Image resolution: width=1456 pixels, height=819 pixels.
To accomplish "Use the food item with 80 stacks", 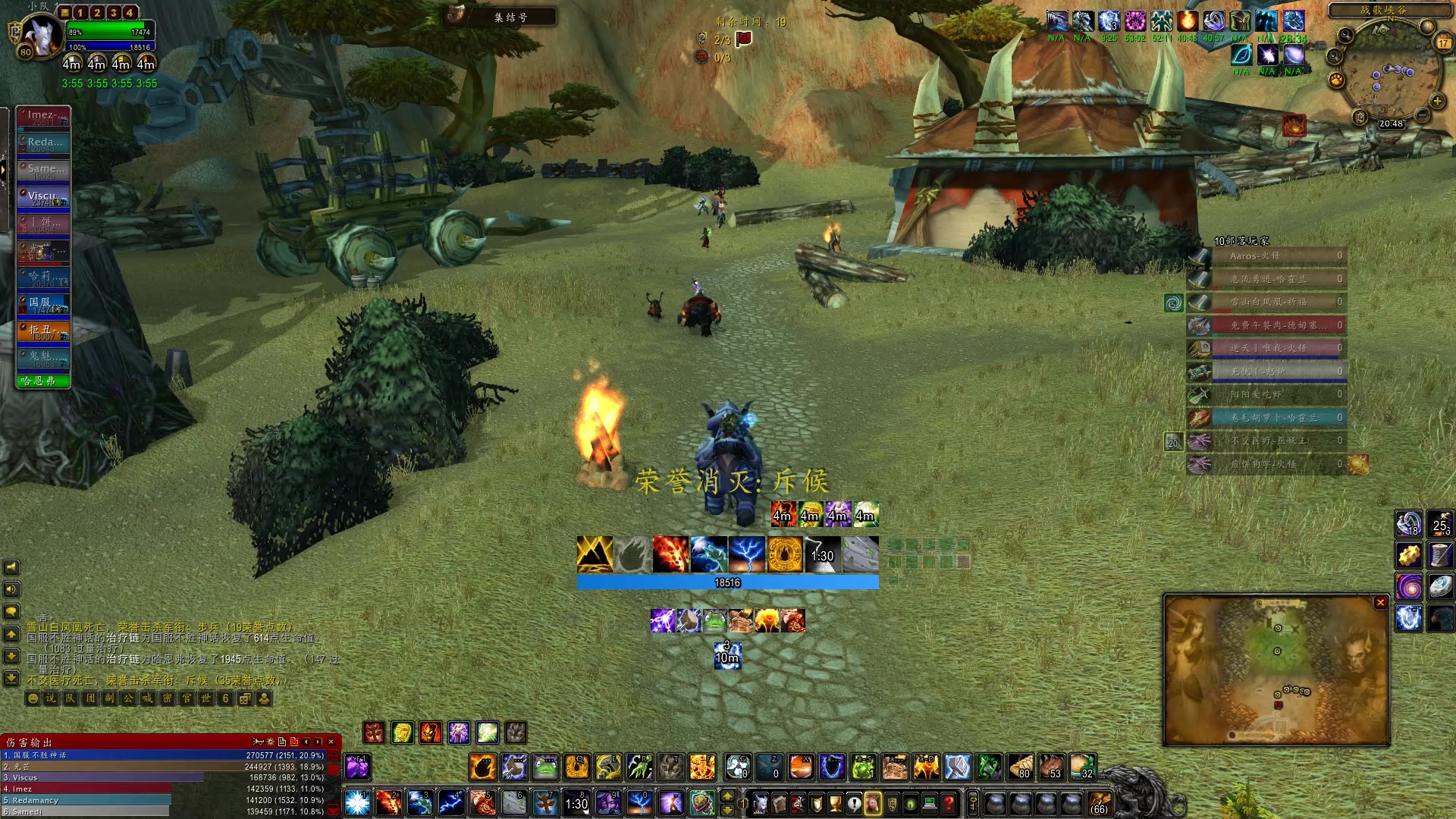I will (1020, 767).
